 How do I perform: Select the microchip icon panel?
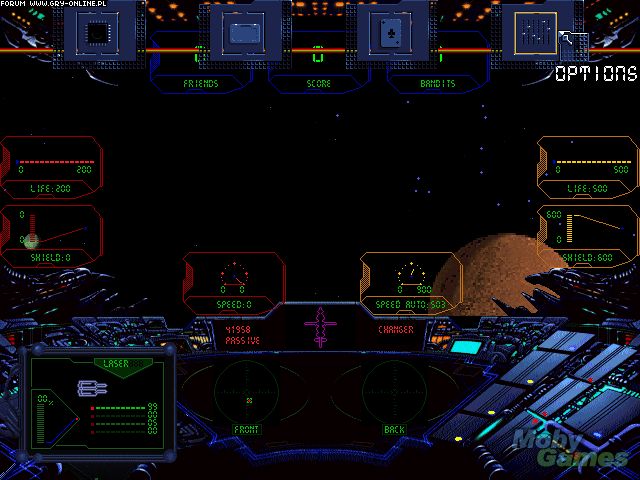[x=99, y=31]
